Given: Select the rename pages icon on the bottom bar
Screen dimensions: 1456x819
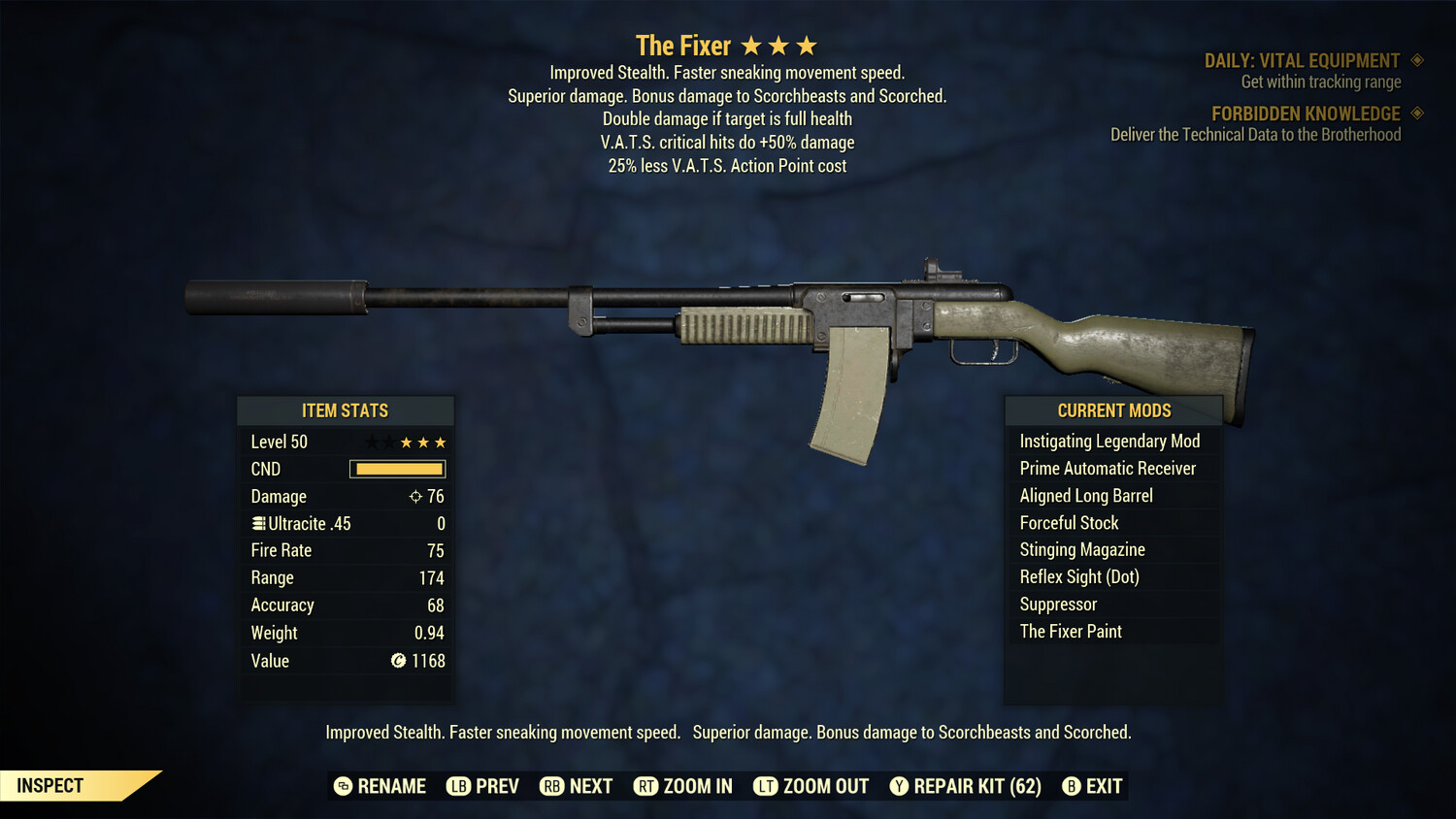Looking at the screenshot, I should pyautogui.click(x=342, y=786).
